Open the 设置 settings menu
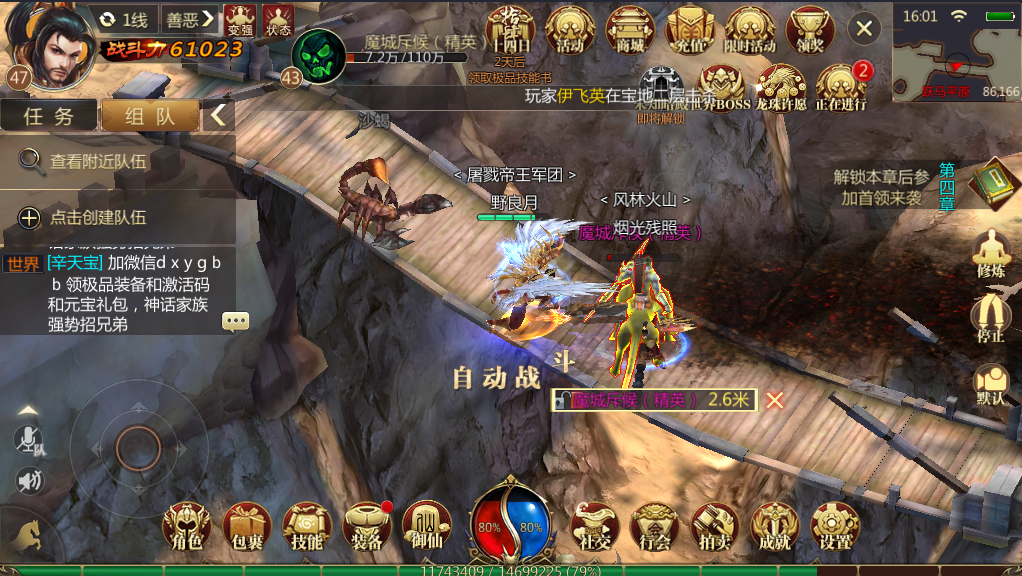1022x576 pixels. pyautogui.click(x=835, y=527)
